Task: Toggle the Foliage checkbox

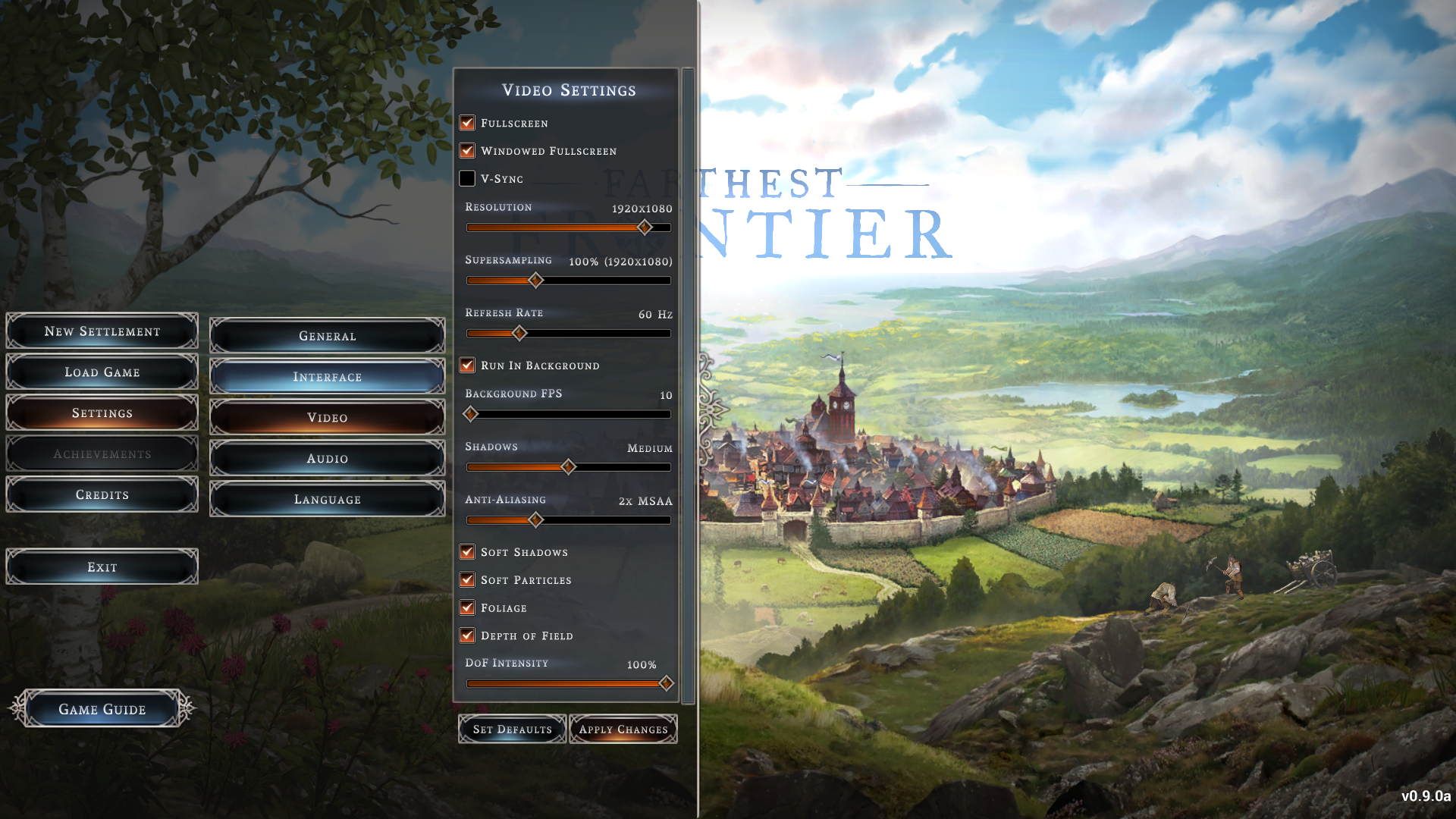Action: [x=467, y=608]
